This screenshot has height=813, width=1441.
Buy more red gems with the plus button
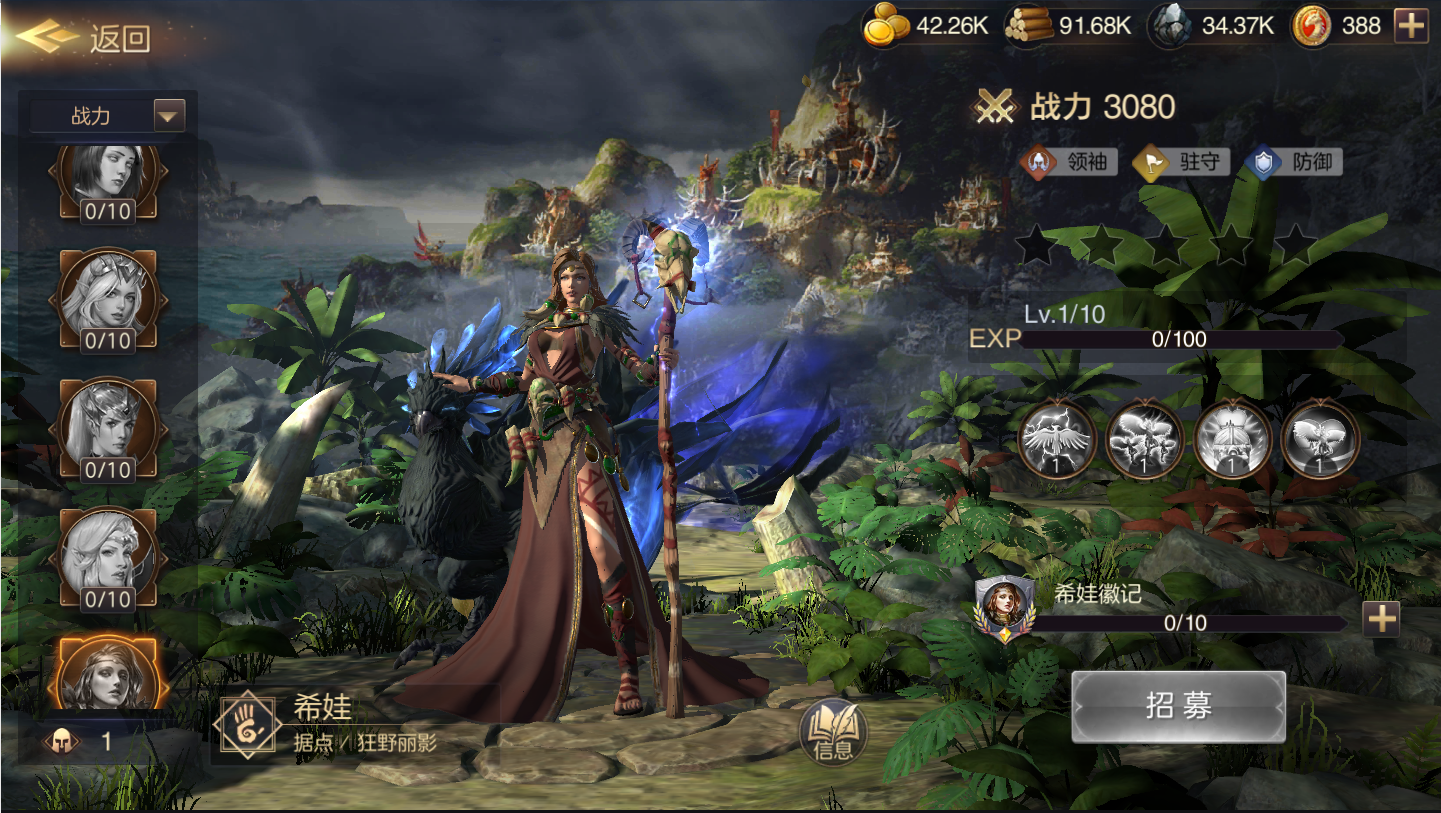[1411, 26]
